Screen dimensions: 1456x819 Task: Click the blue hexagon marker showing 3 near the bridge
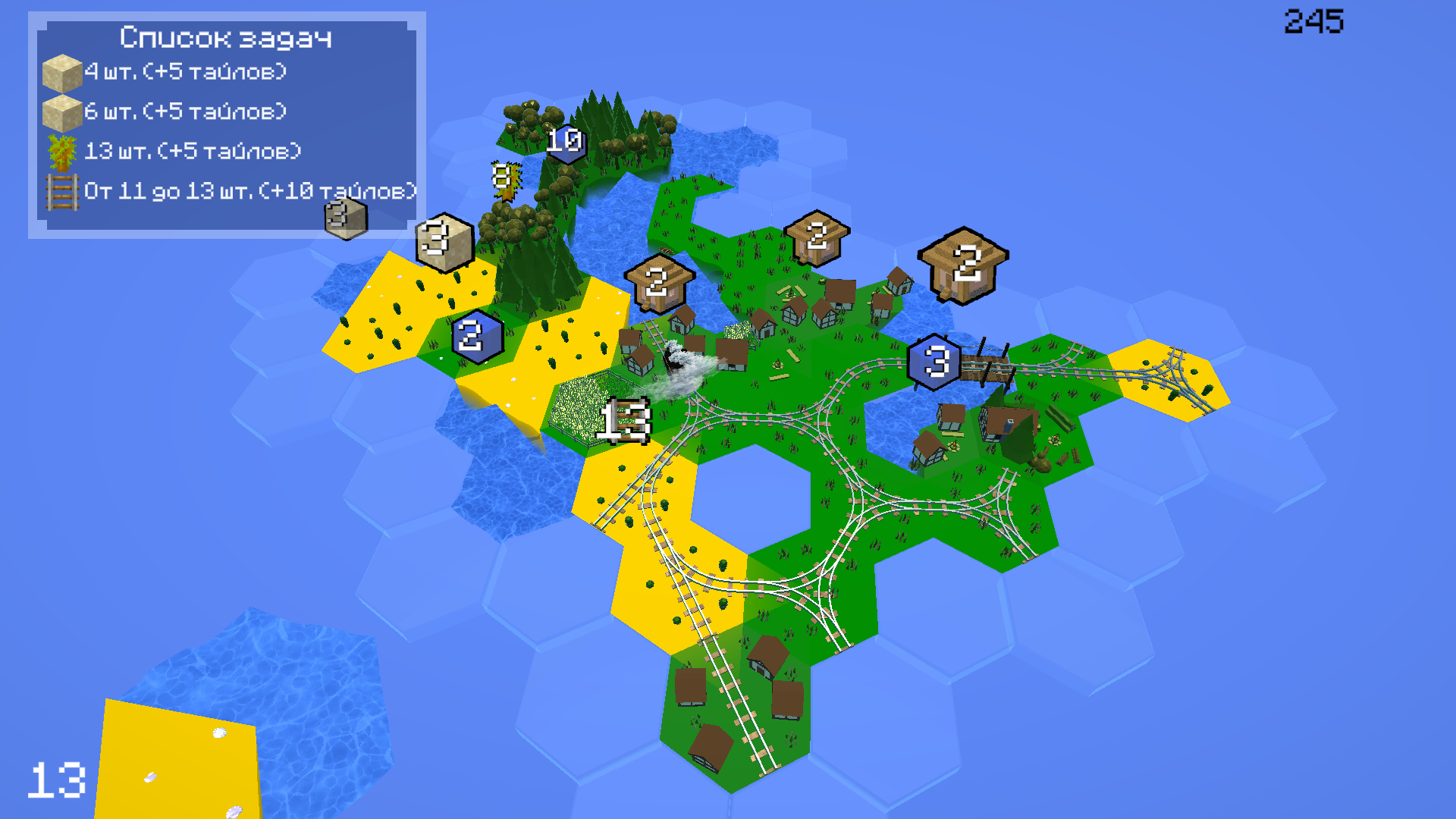coord(937,362)
